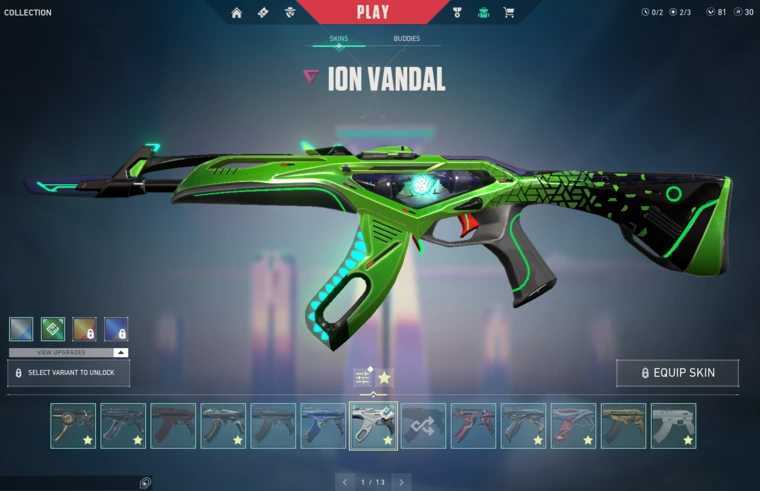This screenshot has width=760, height=491.
Task: Go to next skin page arrow
Action: [401, 482]
